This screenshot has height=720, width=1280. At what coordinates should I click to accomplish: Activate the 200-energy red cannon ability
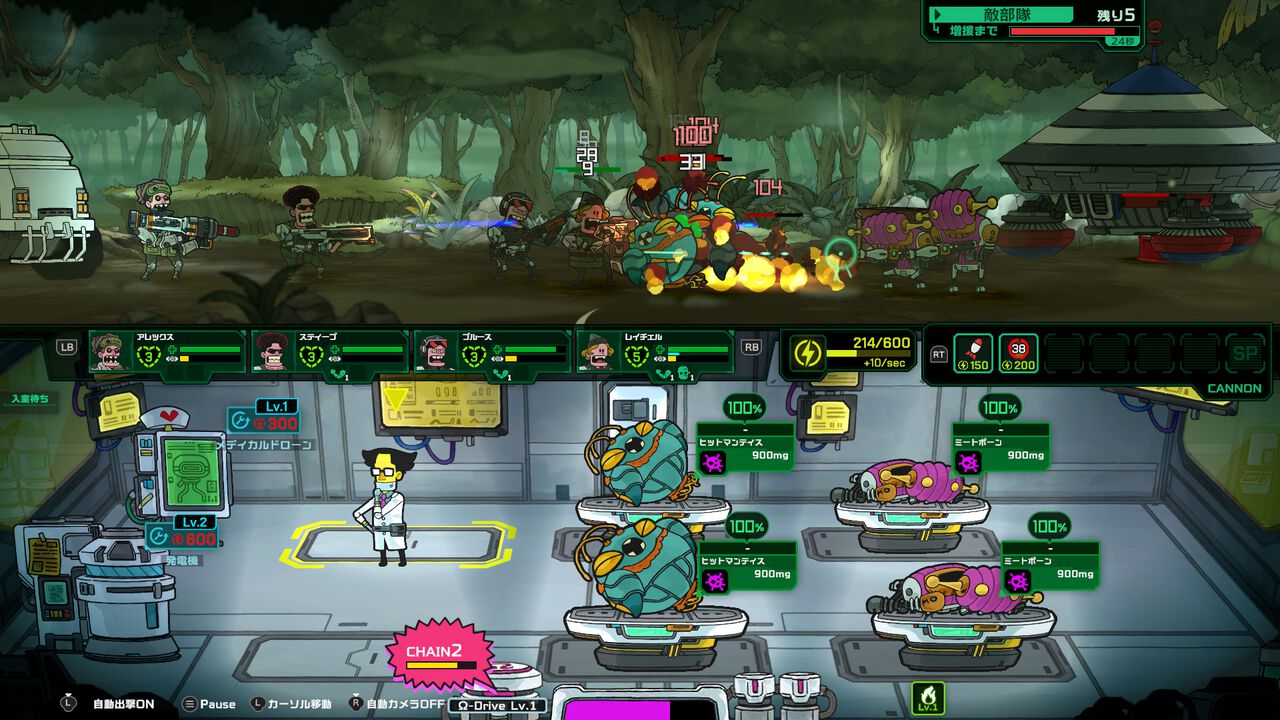tap(1019, 353)
